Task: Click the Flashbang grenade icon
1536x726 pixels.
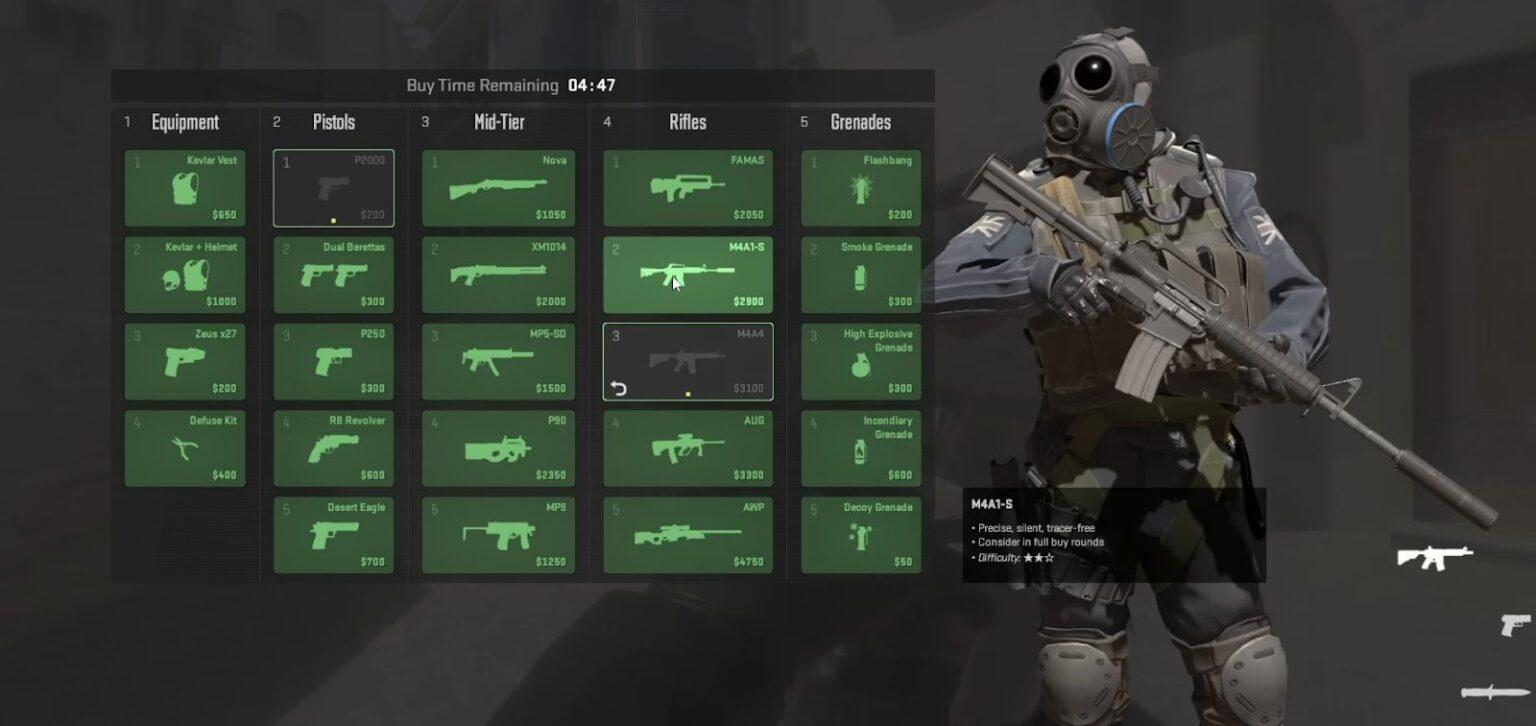Action: (861, 187)
